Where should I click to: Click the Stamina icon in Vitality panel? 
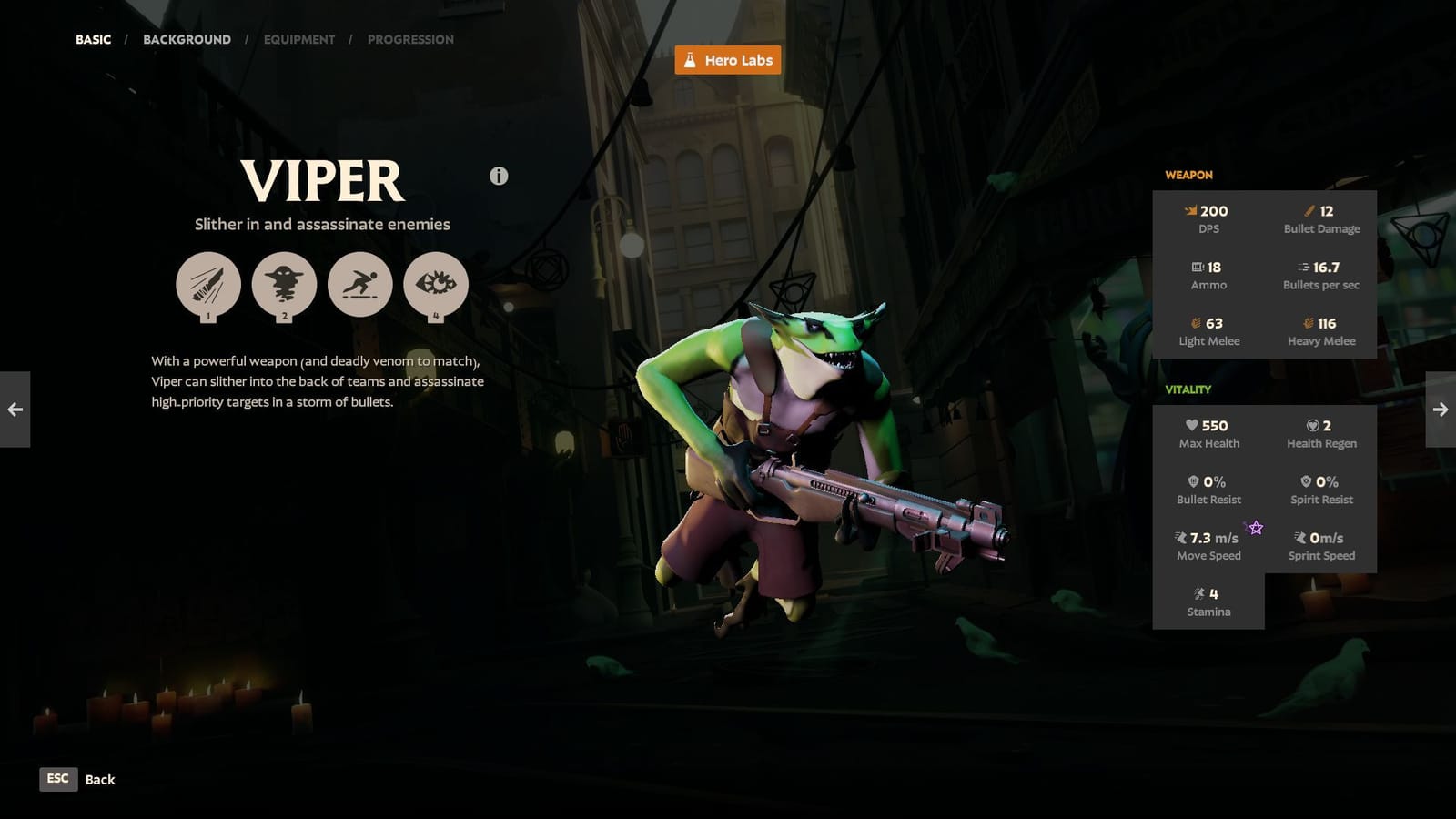(x=1198, y=593)
